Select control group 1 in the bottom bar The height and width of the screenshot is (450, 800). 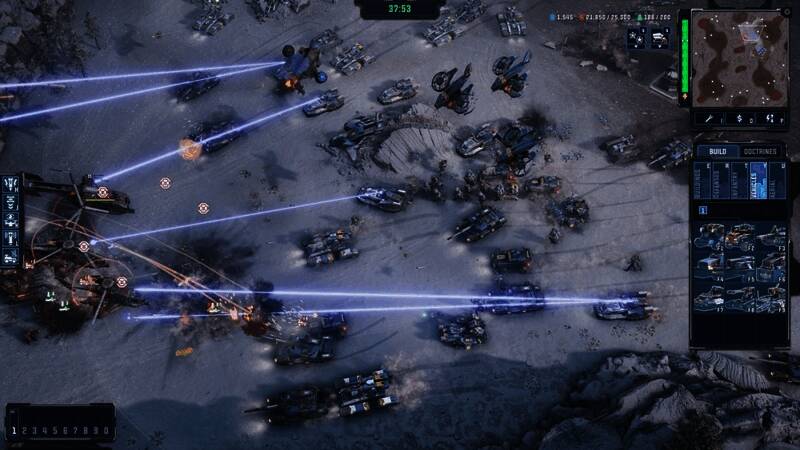pos(14,431)
